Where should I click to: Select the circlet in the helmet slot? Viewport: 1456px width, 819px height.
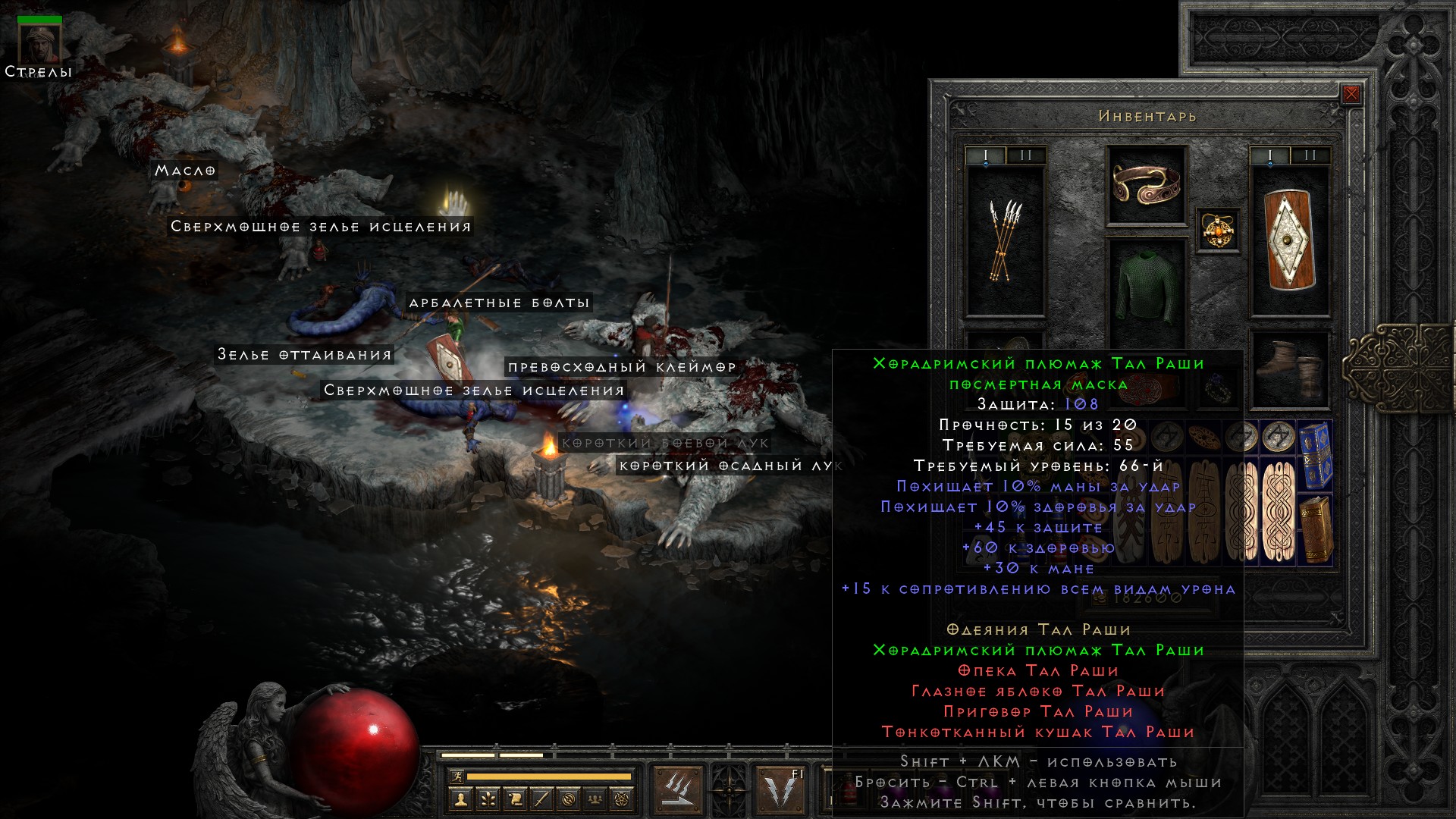pyautogui.click(x=1147, y=185)
